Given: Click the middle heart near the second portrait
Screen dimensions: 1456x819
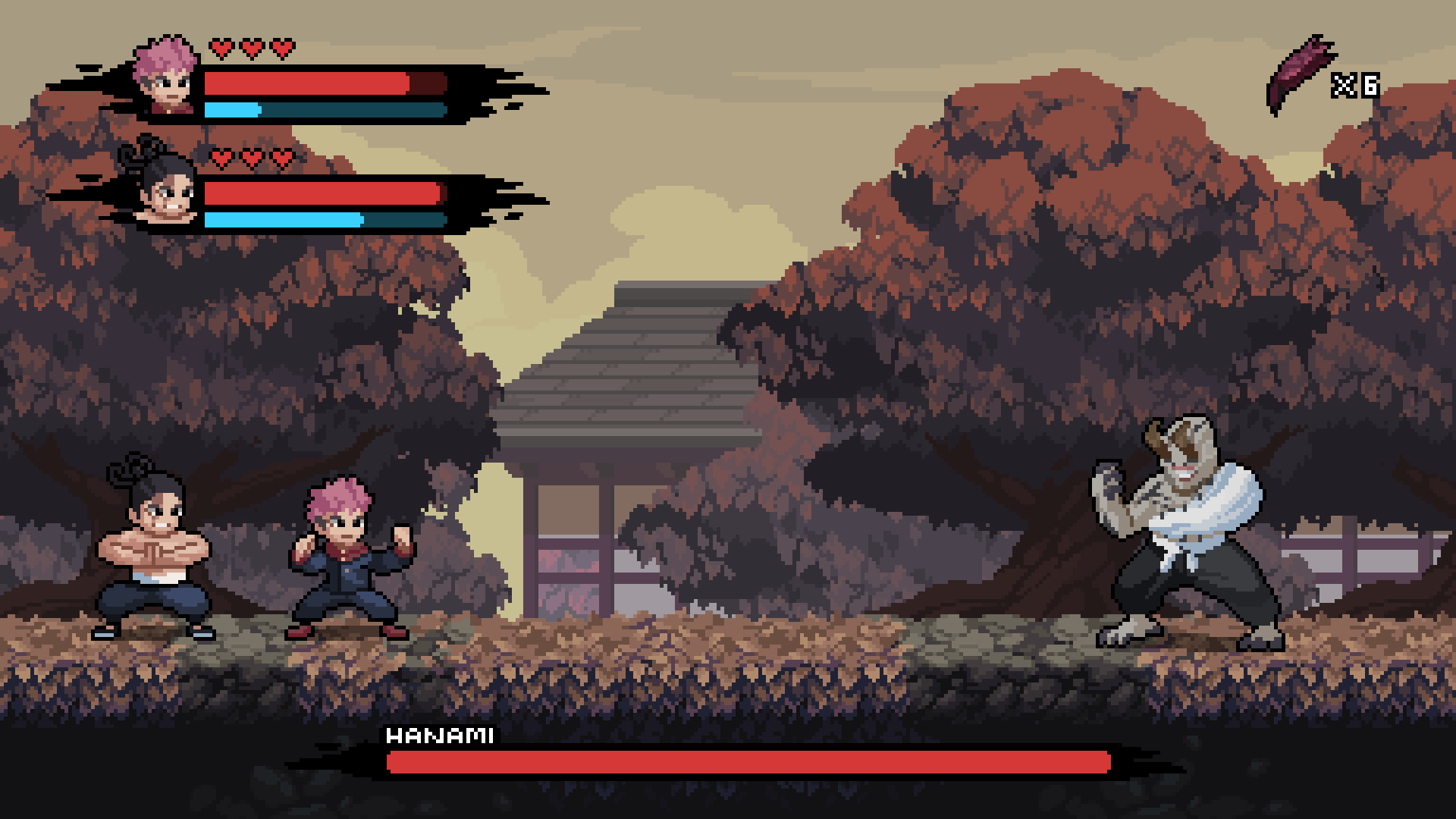Looking at the screenshot, I should pyautogui.click(x=250, y=158).
